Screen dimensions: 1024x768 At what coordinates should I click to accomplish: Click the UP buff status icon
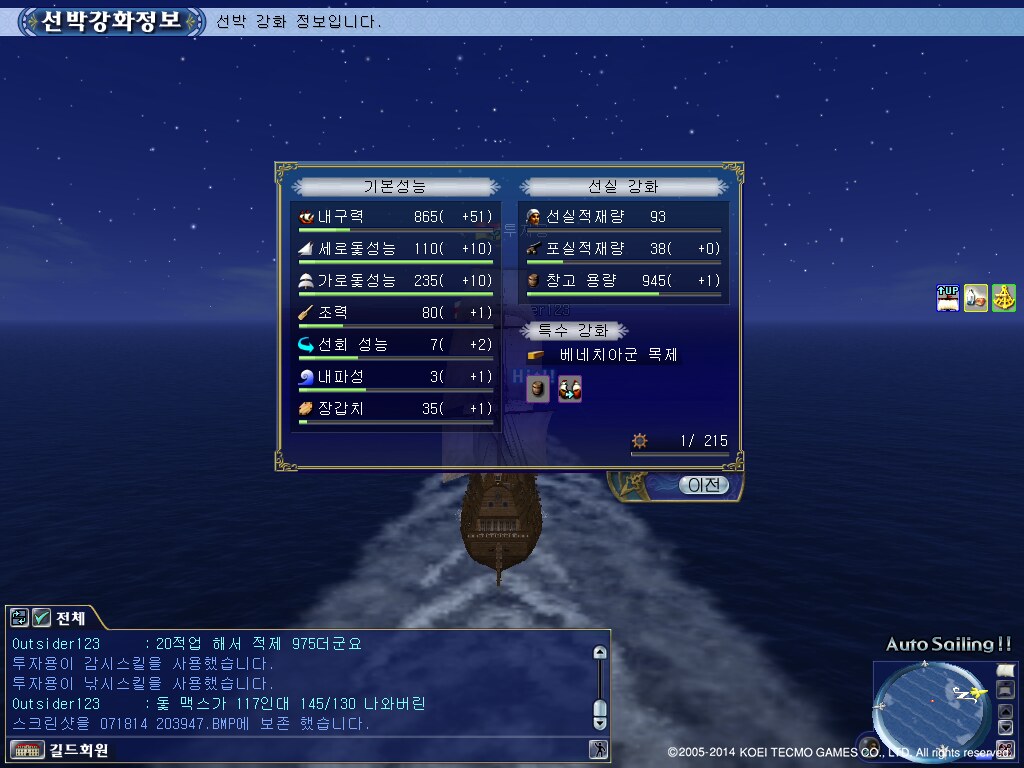947,298
